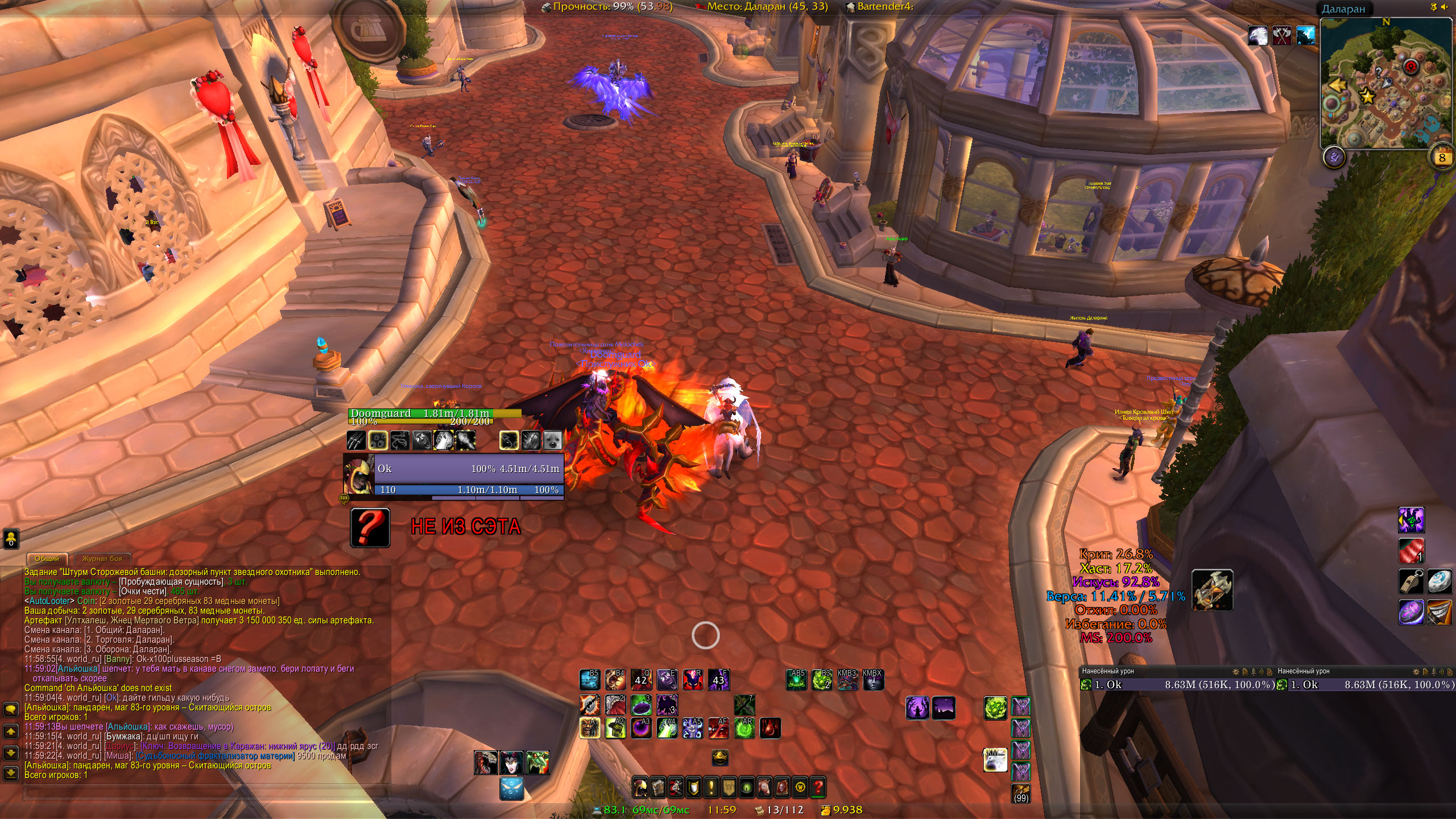The width and height of the screenshot is (1456, 819).
Task: Open the red question mark help micro button
Action: click(x=818, y=788)
